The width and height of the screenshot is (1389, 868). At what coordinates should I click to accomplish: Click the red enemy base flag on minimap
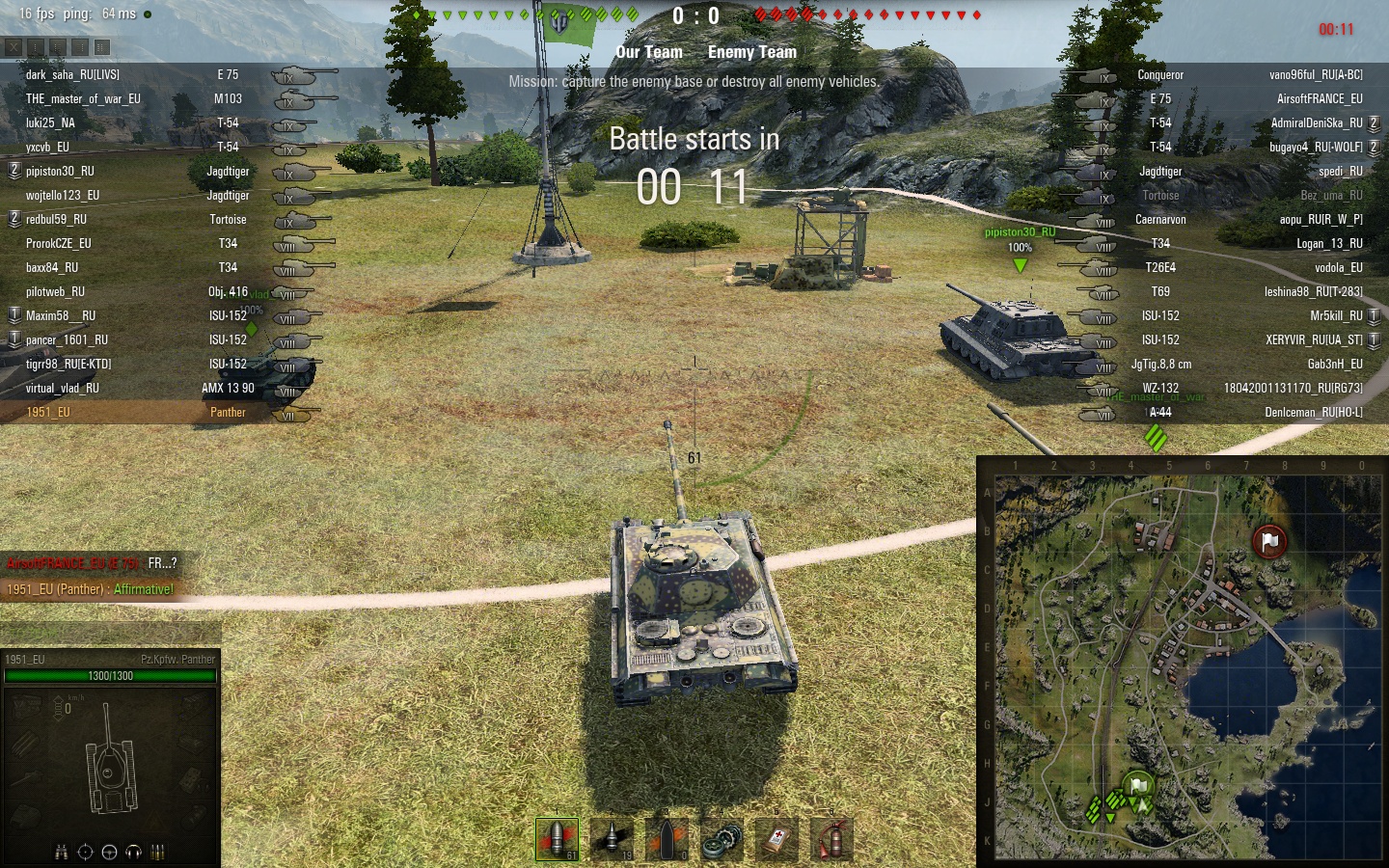click(x=1269, y=541)
